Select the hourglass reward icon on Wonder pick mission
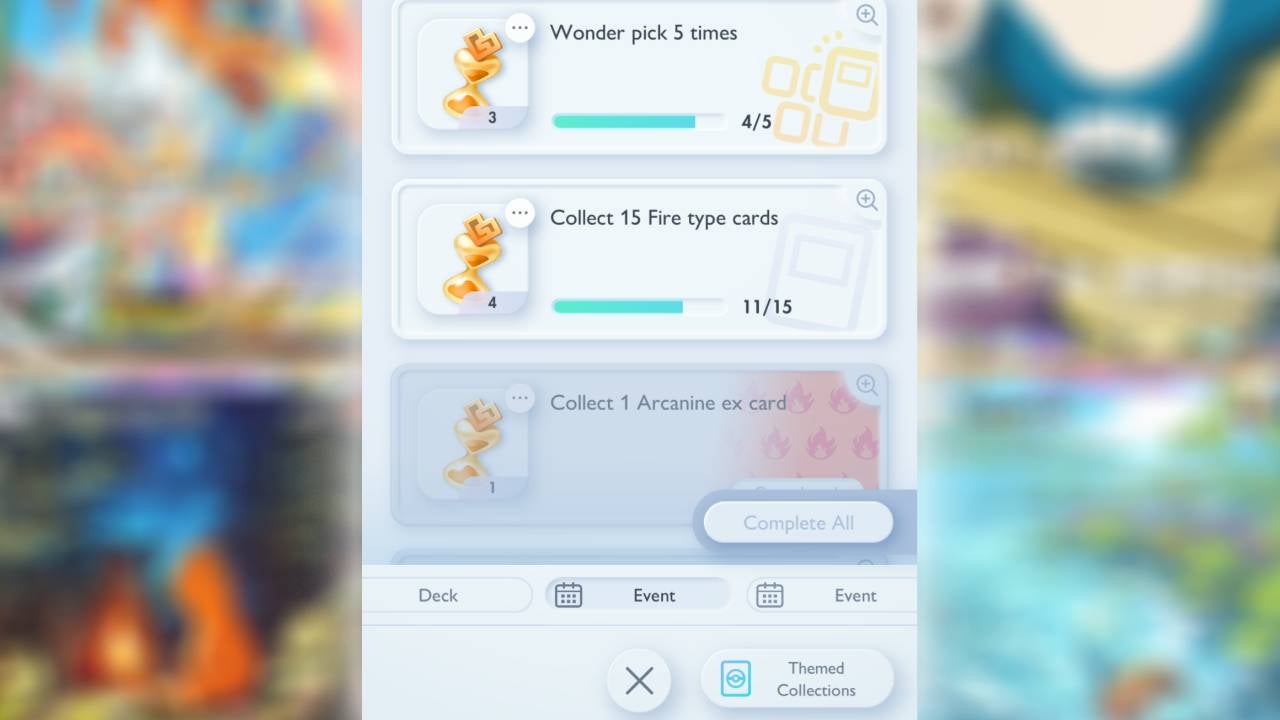This screenshot has width=1280, height=720. coord(472,72)
